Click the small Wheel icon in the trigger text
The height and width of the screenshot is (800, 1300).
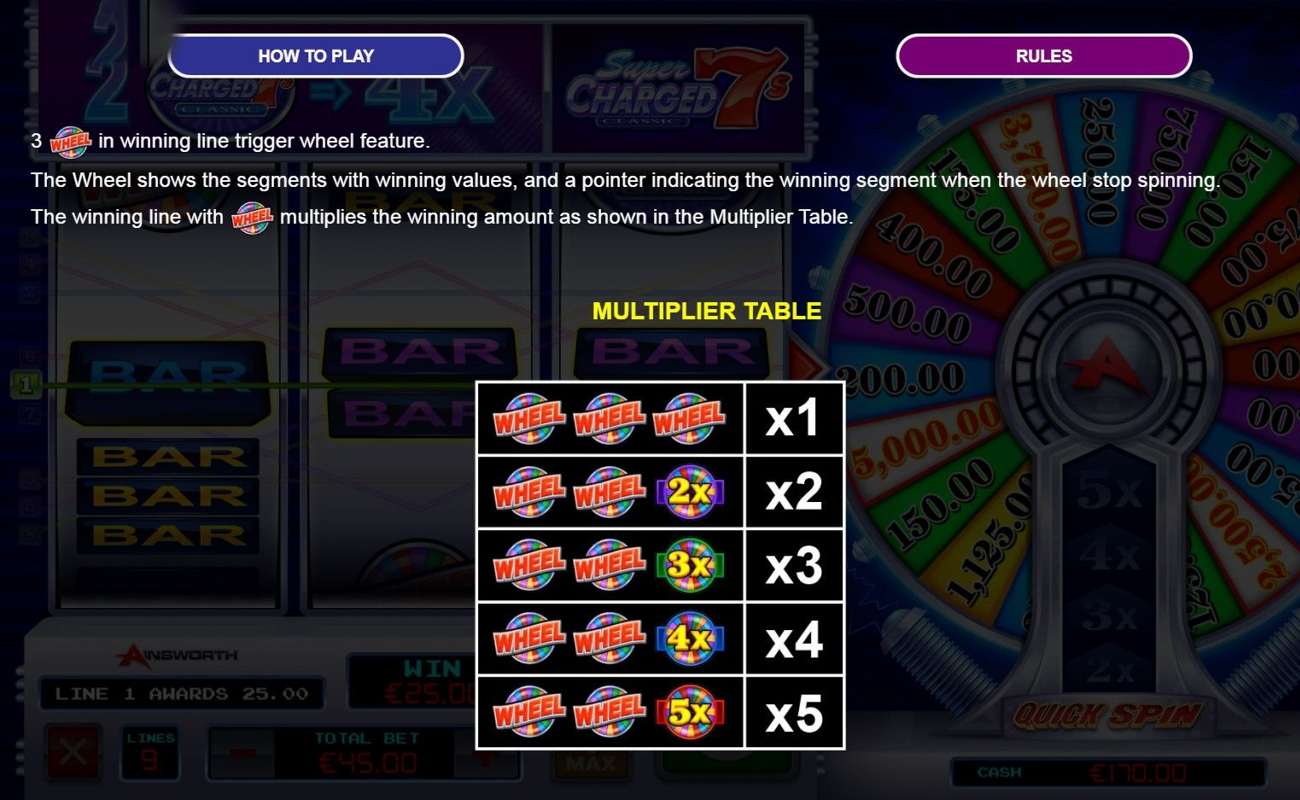[x=70, y=142]
